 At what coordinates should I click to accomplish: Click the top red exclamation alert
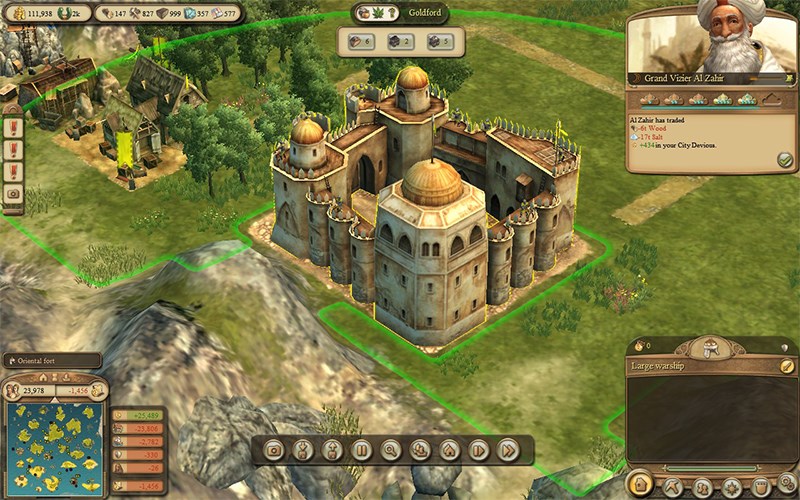(13, 129)
